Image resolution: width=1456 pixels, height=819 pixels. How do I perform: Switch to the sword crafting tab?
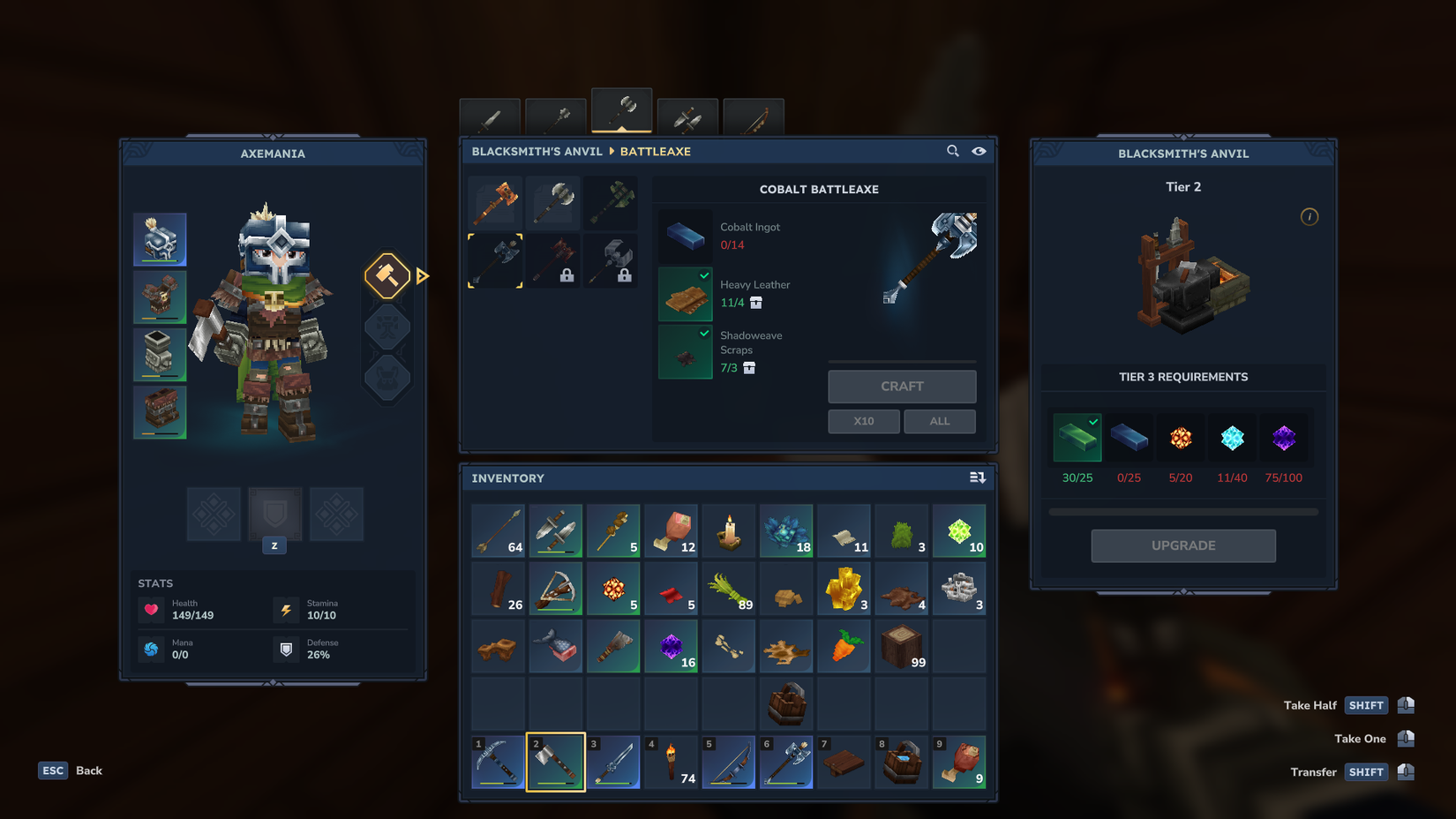490,115
